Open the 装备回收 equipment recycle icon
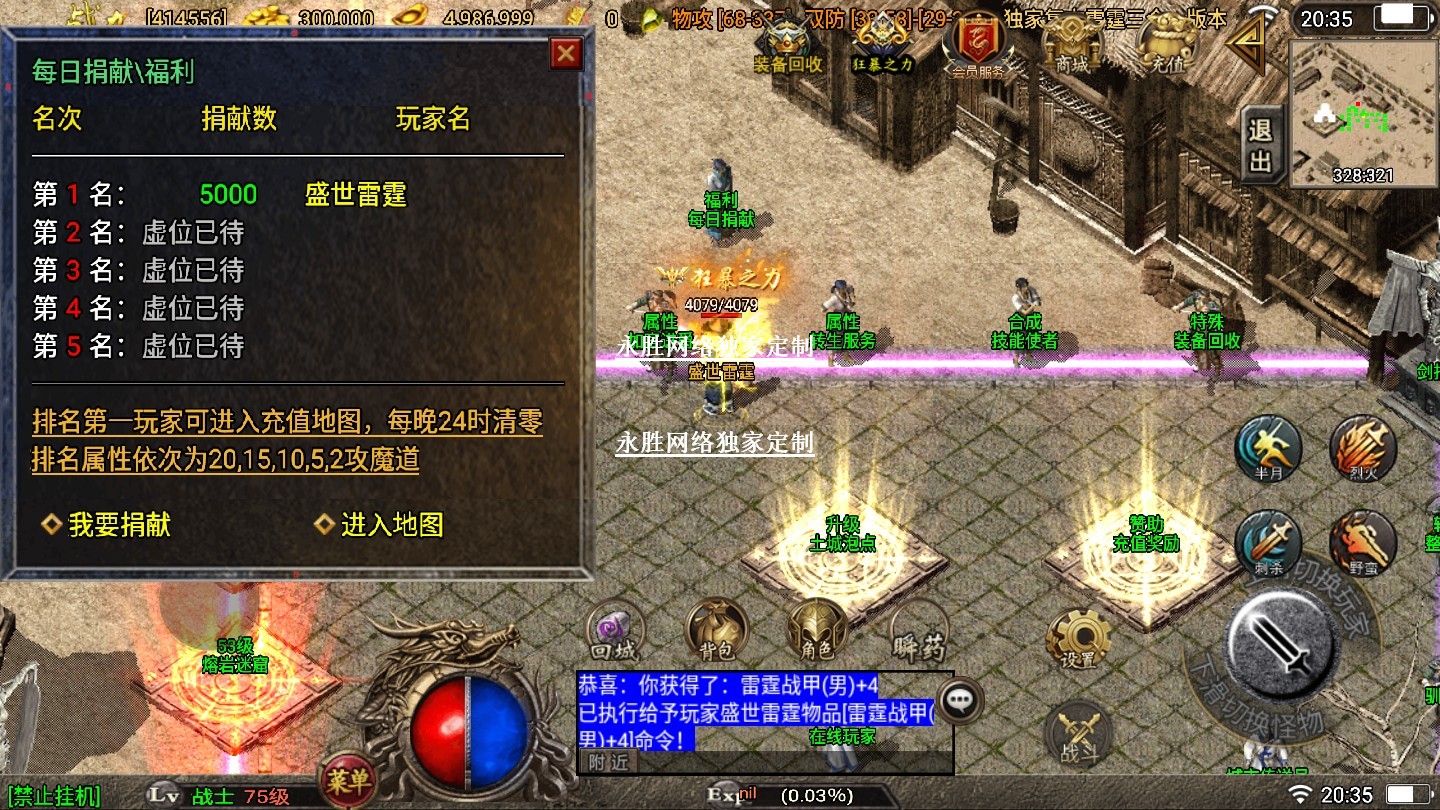 788,46
